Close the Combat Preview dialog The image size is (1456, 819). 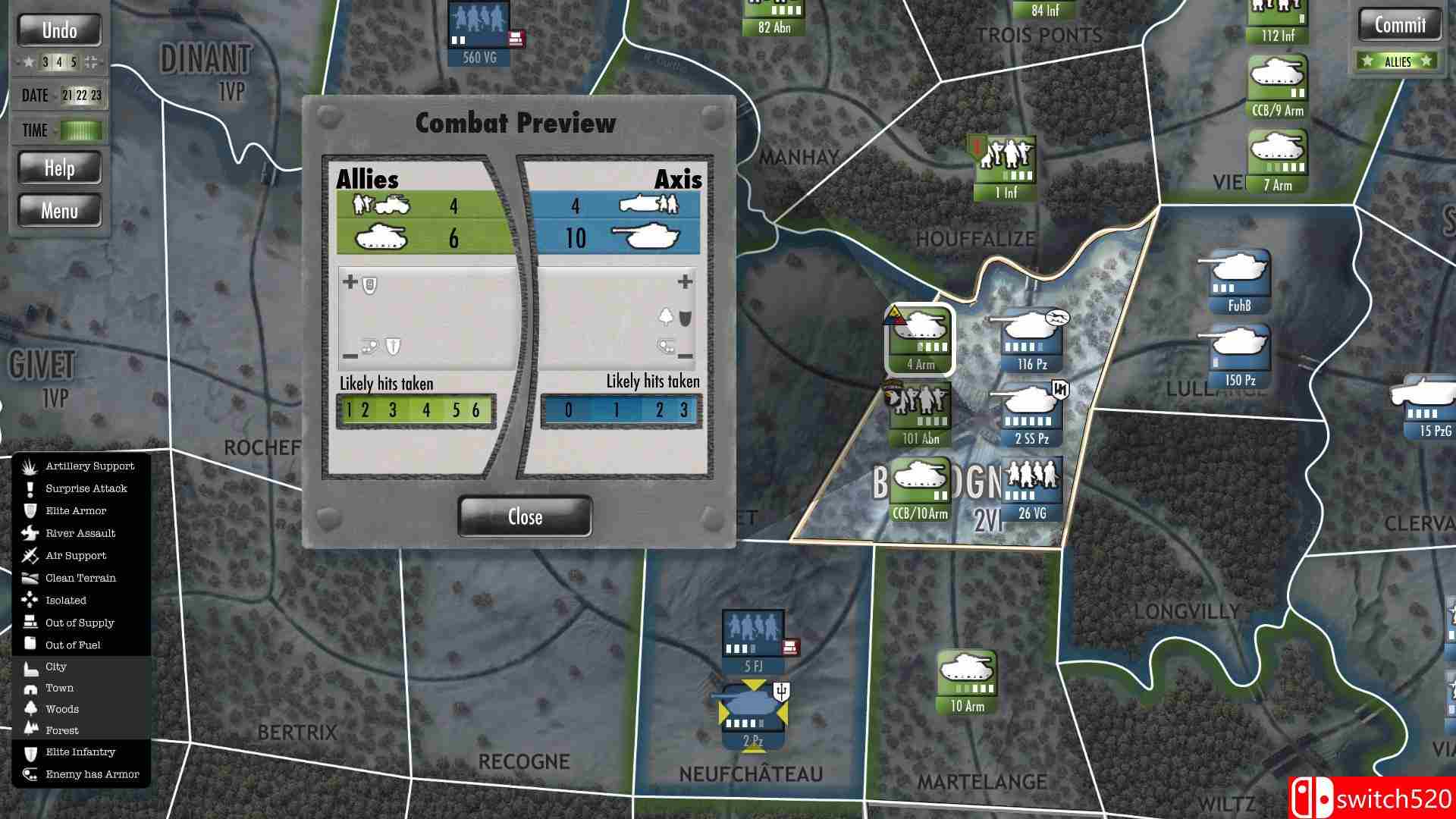coord(524,516)
